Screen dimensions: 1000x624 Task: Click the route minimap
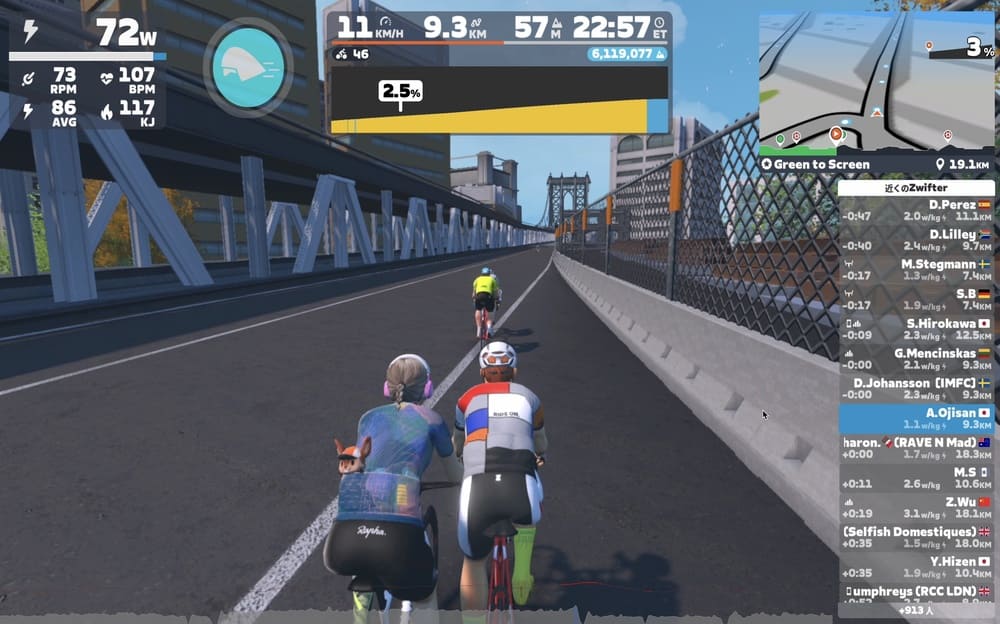pos(876,80)
